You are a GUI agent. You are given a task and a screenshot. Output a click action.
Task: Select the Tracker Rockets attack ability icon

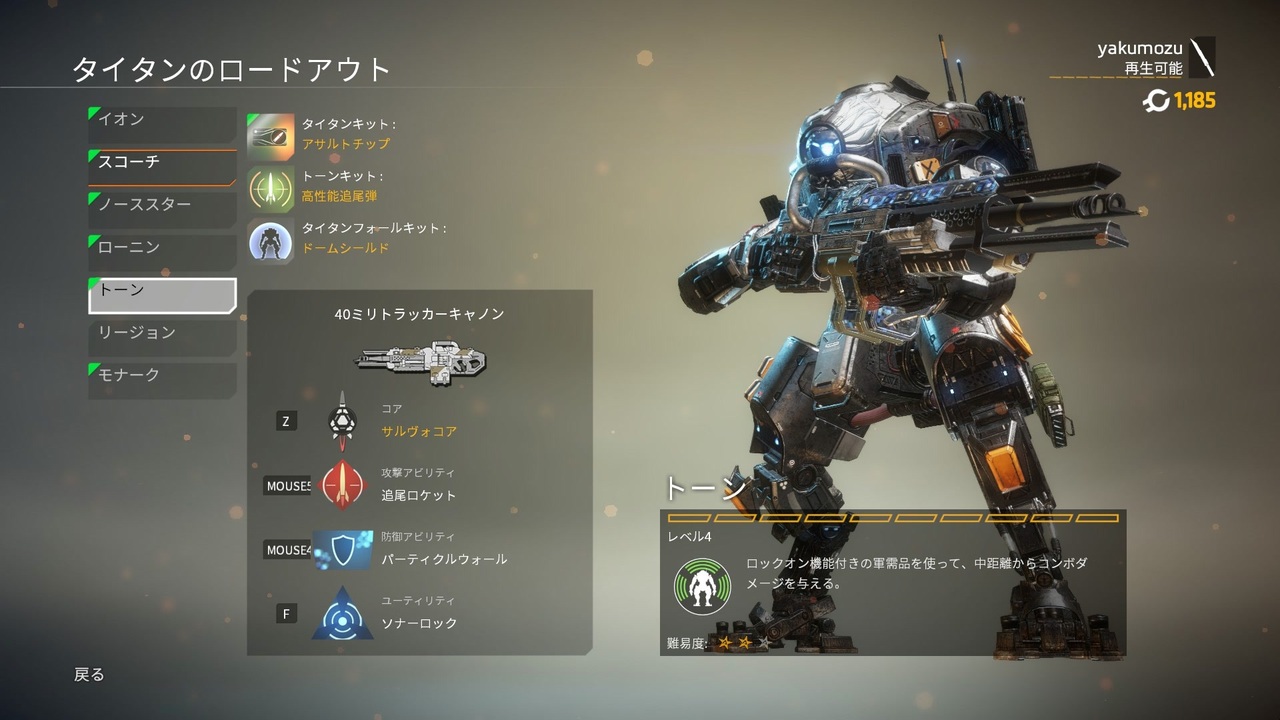tap(341, 485)
